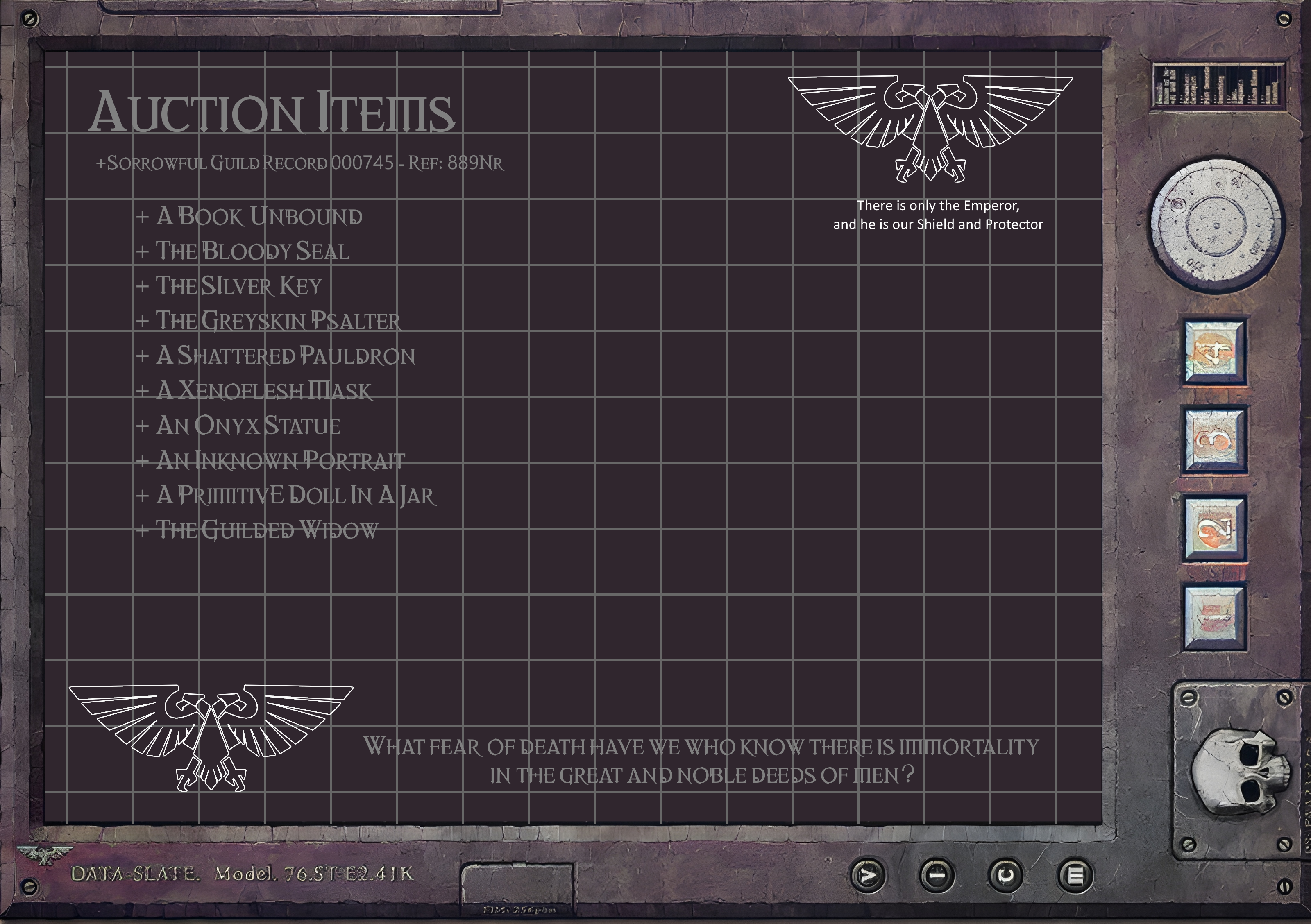Image resolution: width=1311 pixels, height=924 pixels.
Task: Click the large round dial
Action: click(x=1216, y=225)
